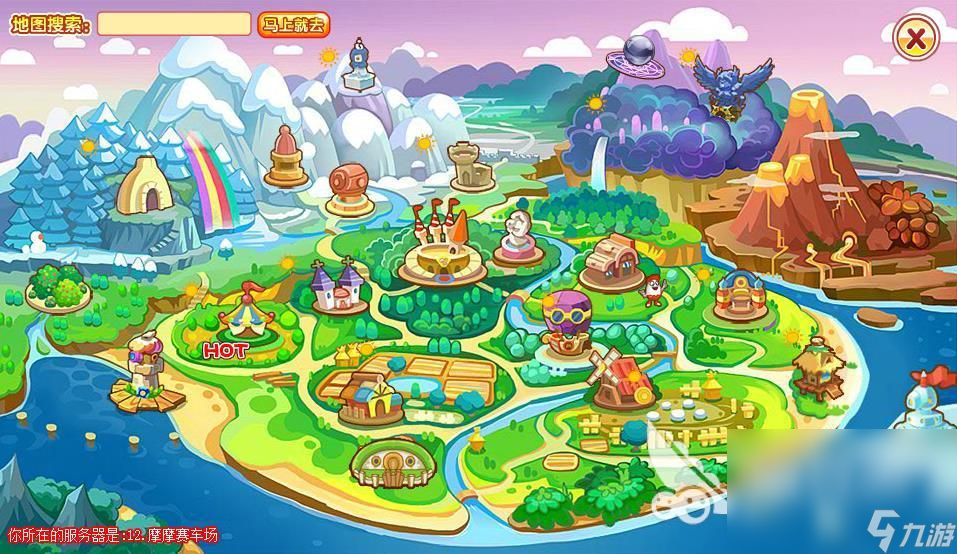Screen dimensions: 957x554
Task: Choose the brown-roofed cottage by the river
Action: [x=610, y=262]
